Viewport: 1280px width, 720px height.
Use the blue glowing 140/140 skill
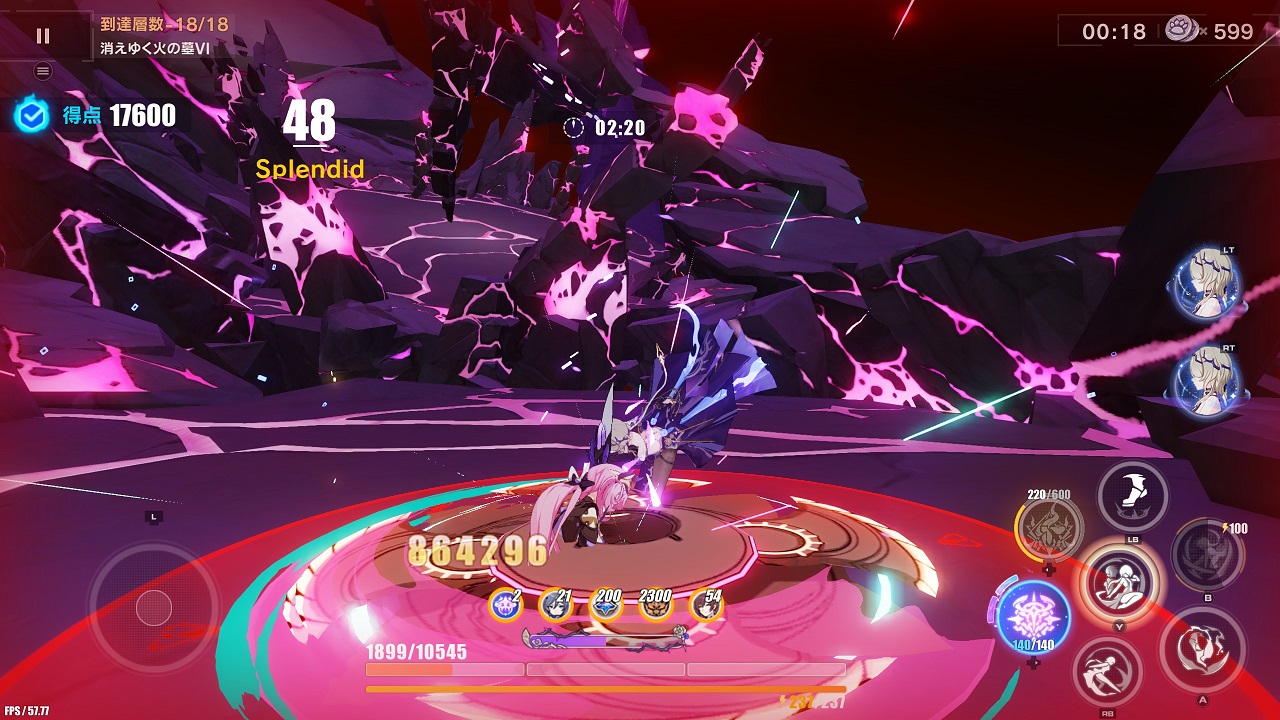1033,616
